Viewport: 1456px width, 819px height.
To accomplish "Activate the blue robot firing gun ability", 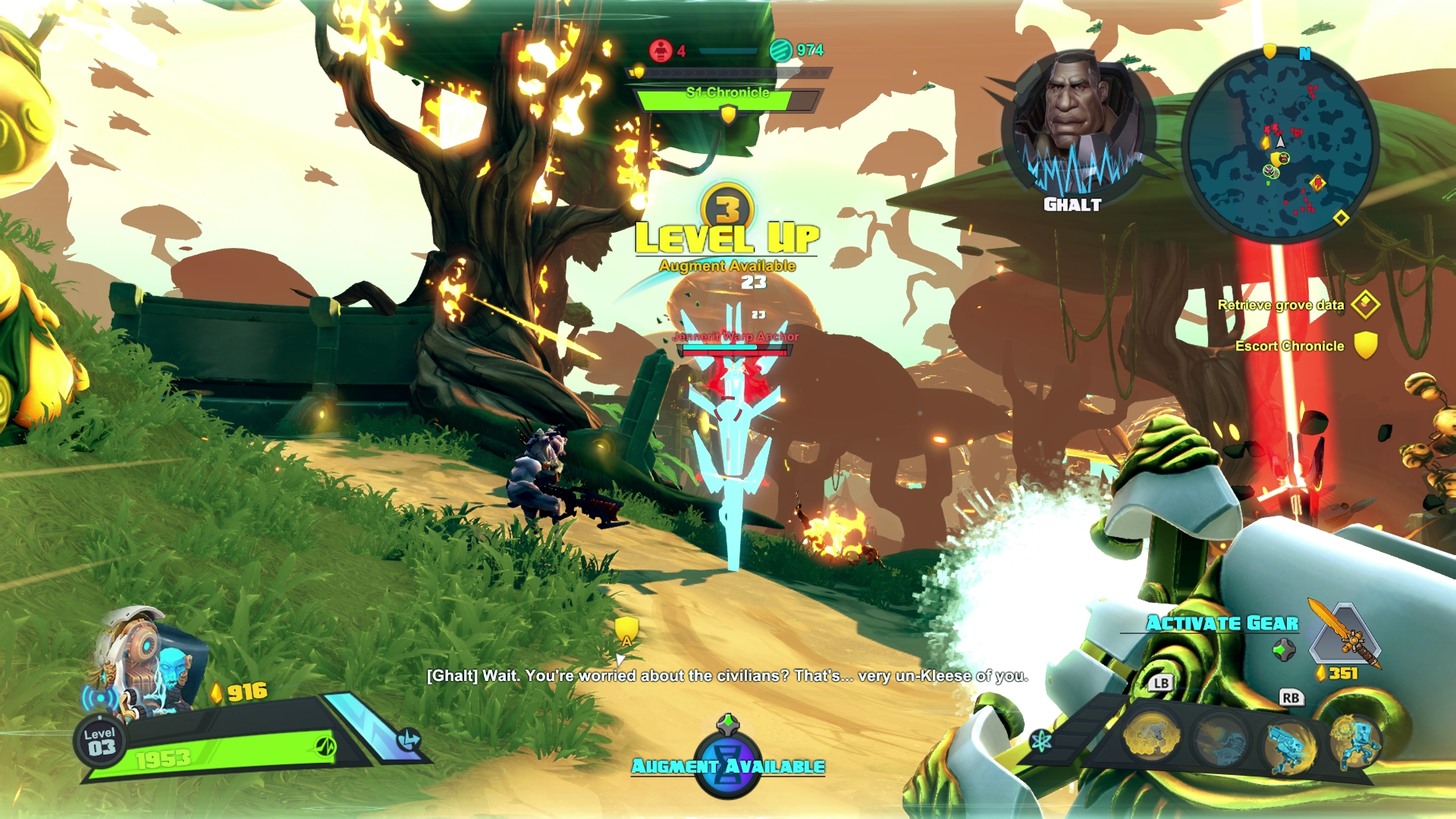I will (1288, 743).
